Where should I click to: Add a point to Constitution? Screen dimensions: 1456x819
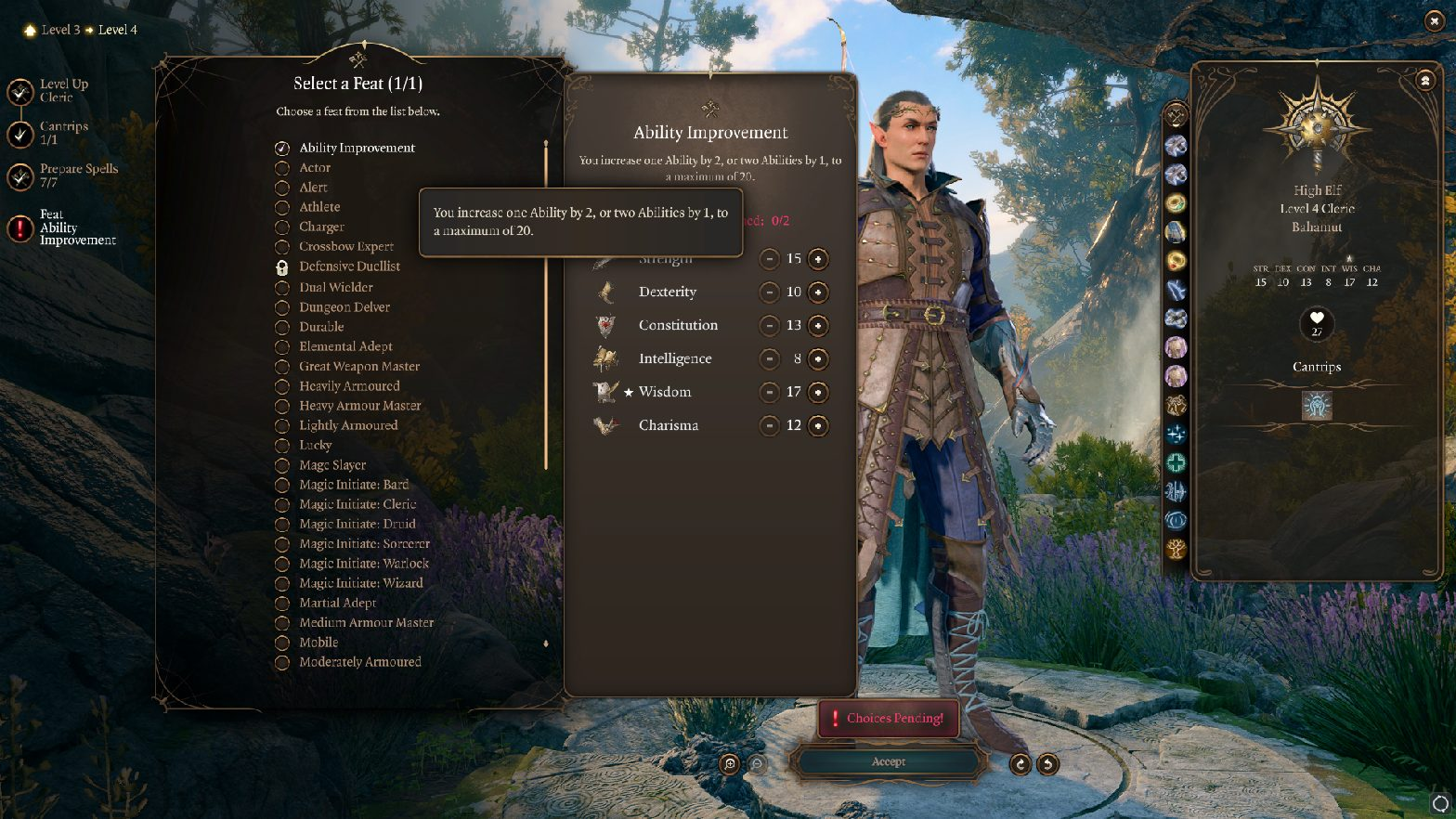tap(817, 326)
